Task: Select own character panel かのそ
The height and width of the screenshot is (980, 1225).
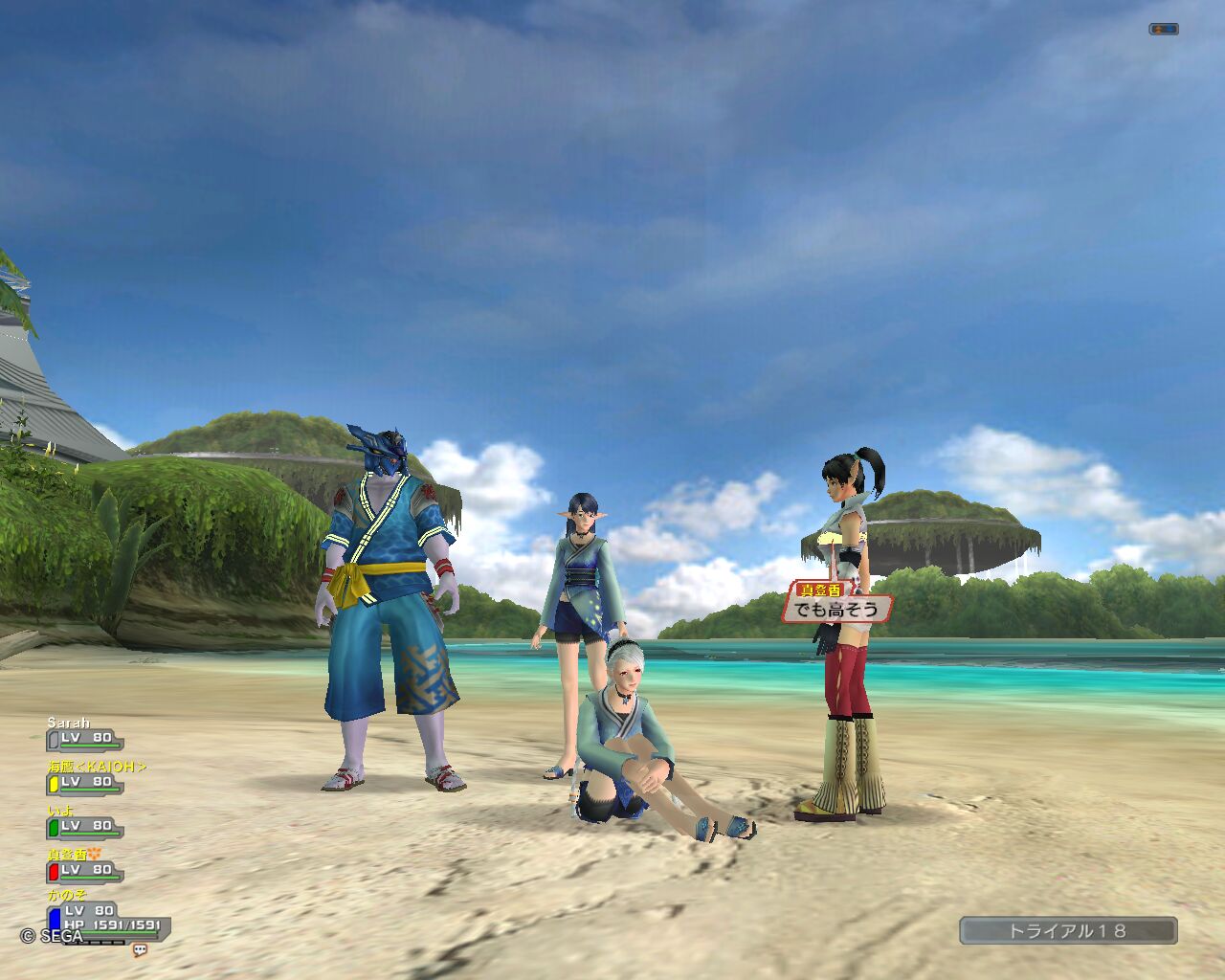Action: pyautogui.click(x=105, y=917)
